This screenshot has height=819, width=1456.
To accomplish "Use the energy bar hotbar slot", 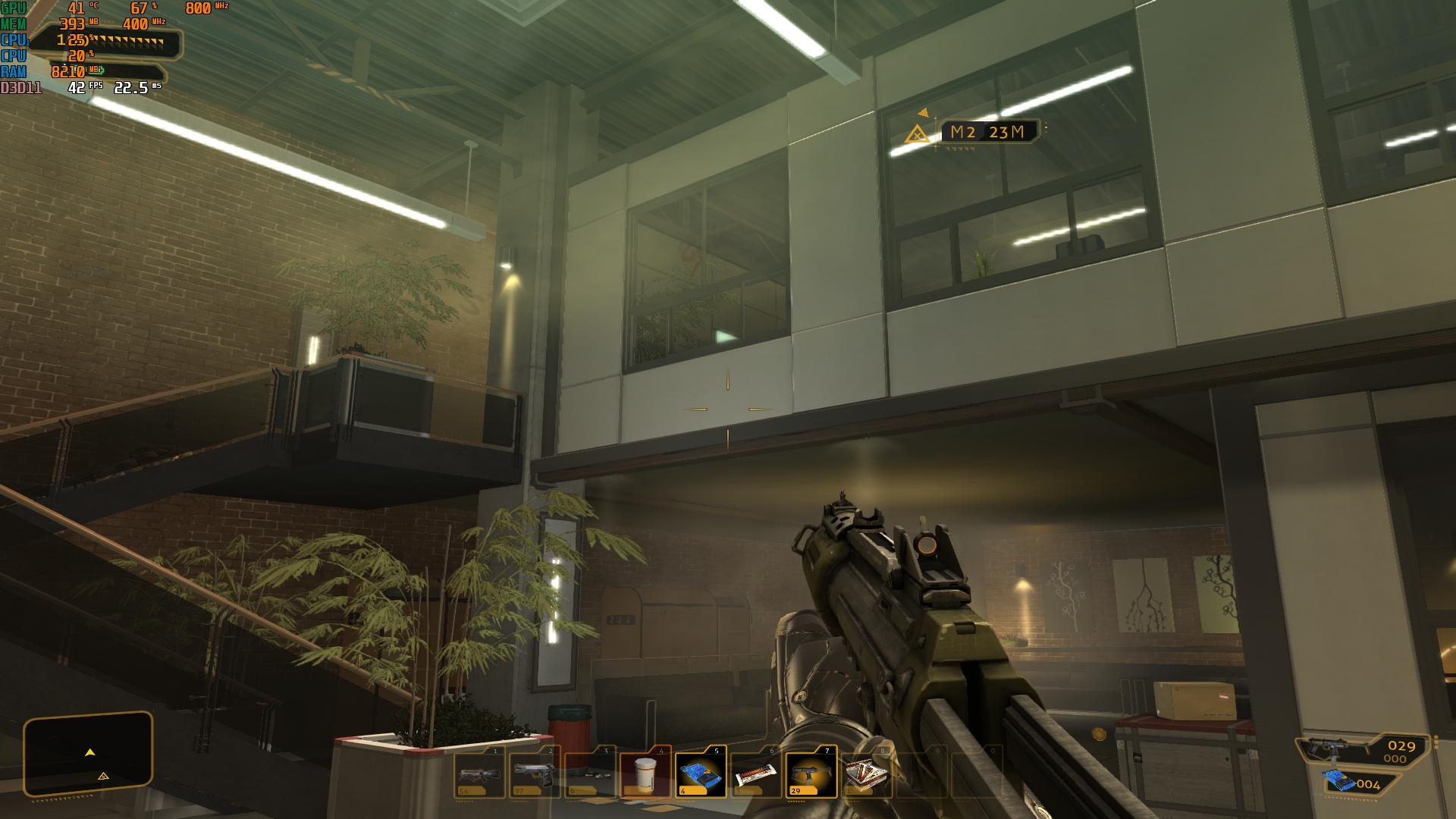I will coord(756,773).
